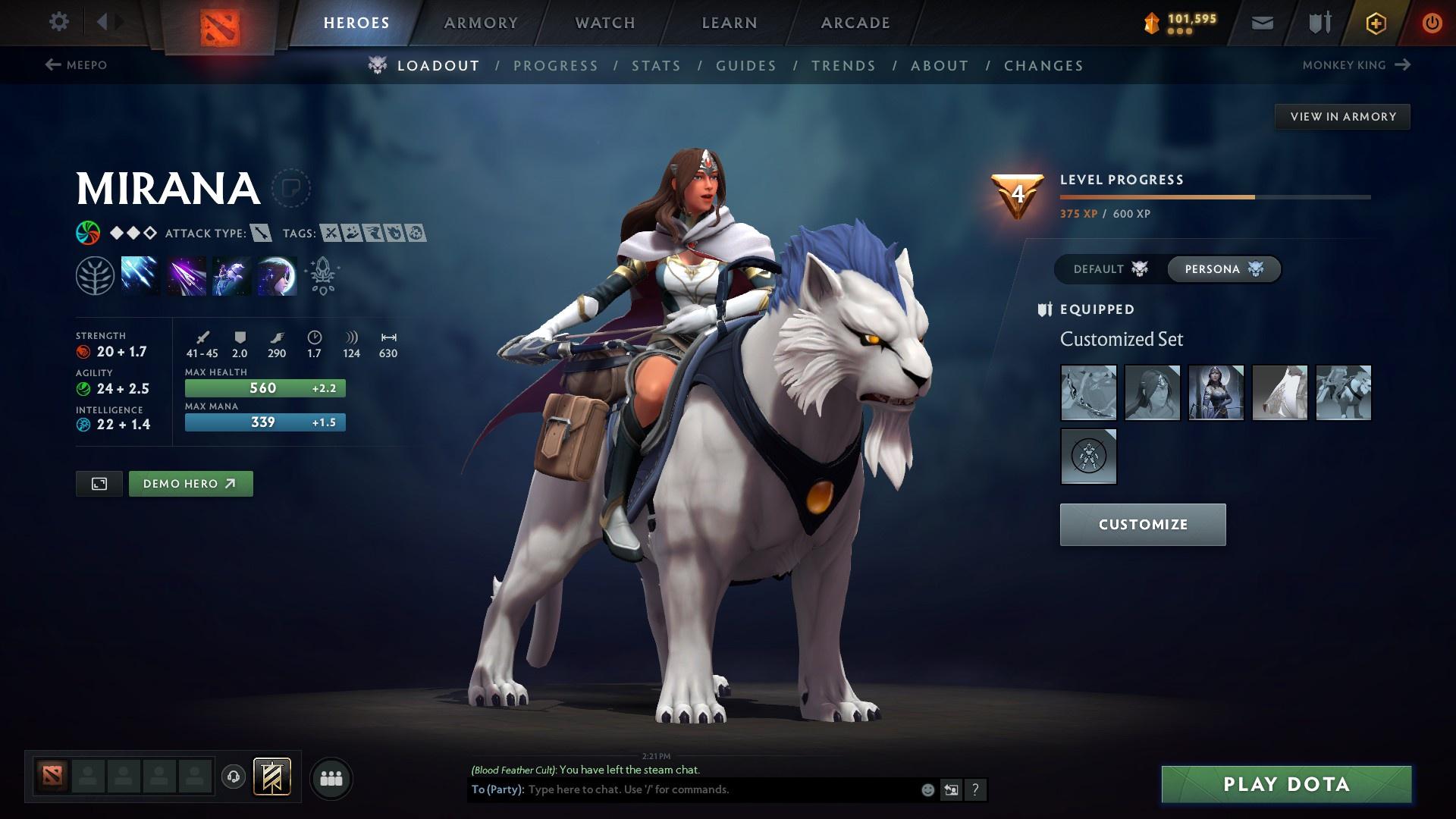Click the DEMO HERO button

pos(190,483)
